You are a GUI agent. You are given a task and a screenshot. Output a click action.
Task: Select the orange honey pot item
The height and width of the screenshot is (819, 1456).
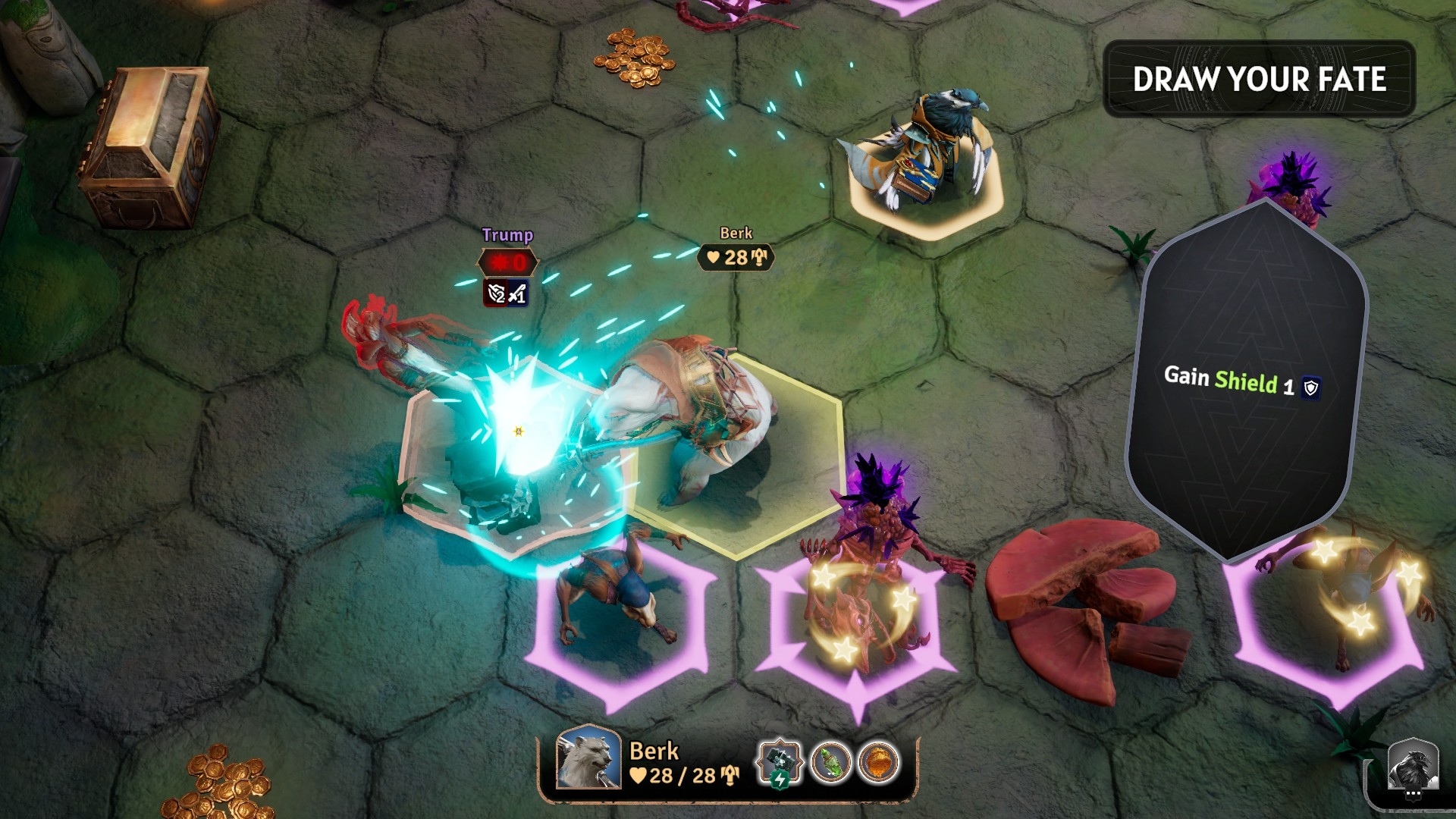tap(879, 762)
